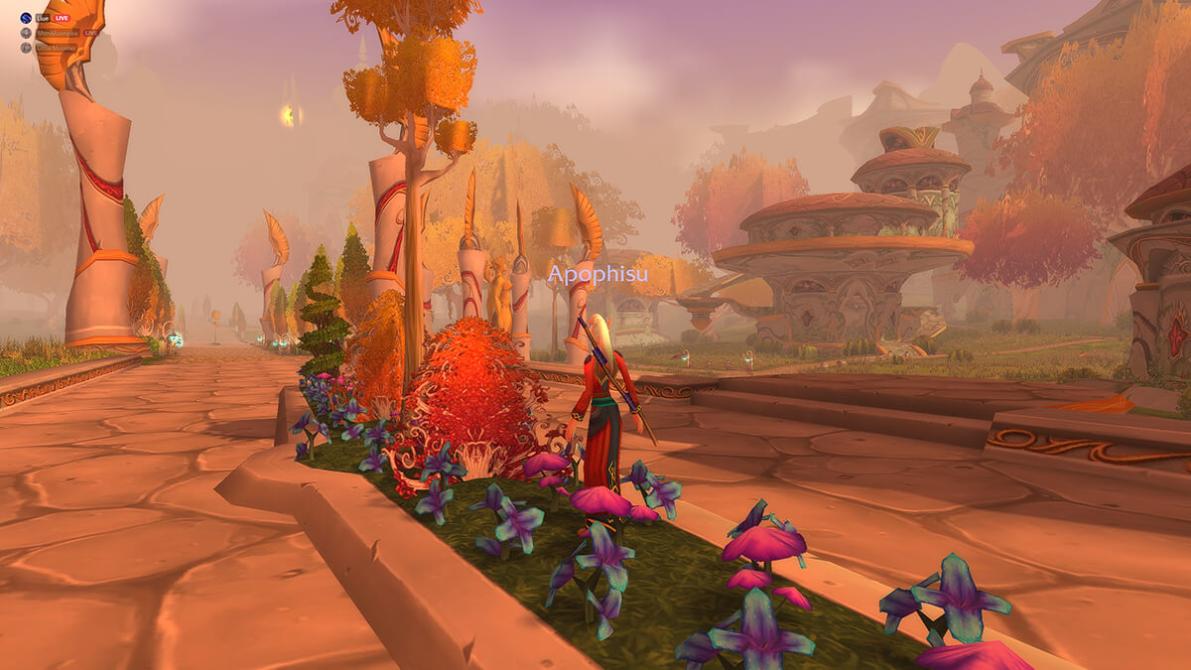
Task: Click the red LIVE badge beside the blue avatar
Action: pyautogui.click(x=61, y=18)
